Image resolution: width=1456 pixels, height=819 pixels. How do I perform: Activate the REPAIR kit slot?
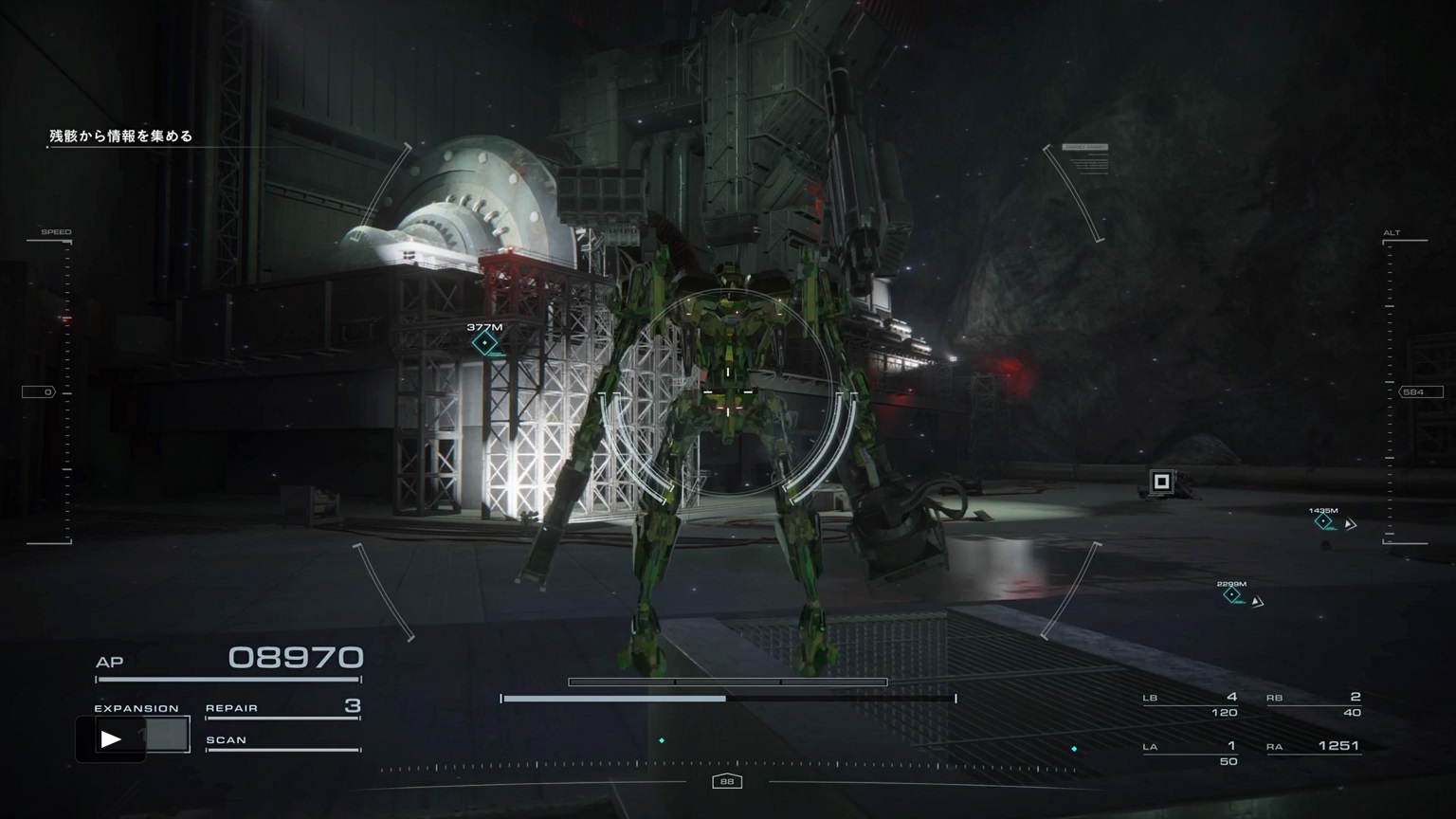pos(282,707)
